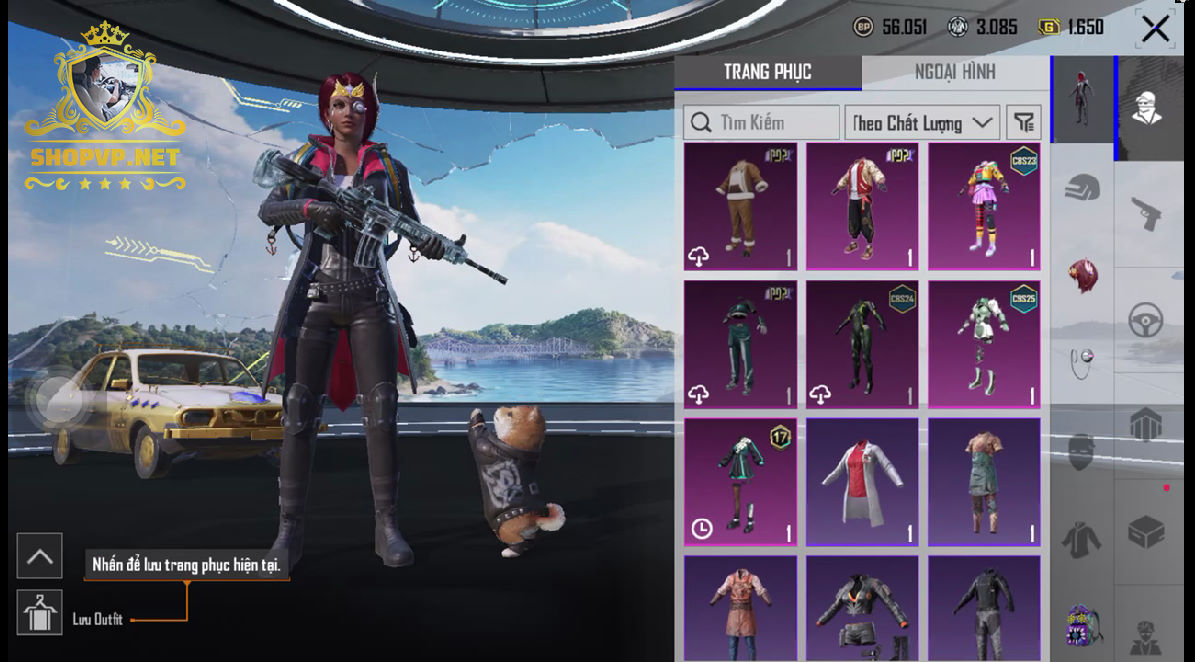The height and width of the screenshot is (662, 1195).
Task: Open the filter funnel button
Action: [x=1023, y=123]
